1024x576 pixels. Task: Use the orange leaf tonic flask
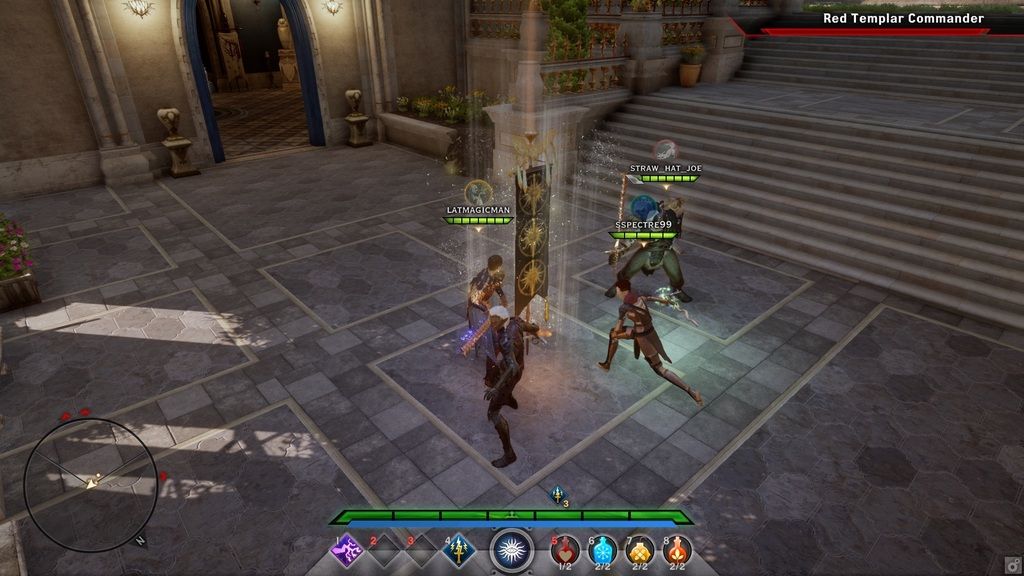677,550
